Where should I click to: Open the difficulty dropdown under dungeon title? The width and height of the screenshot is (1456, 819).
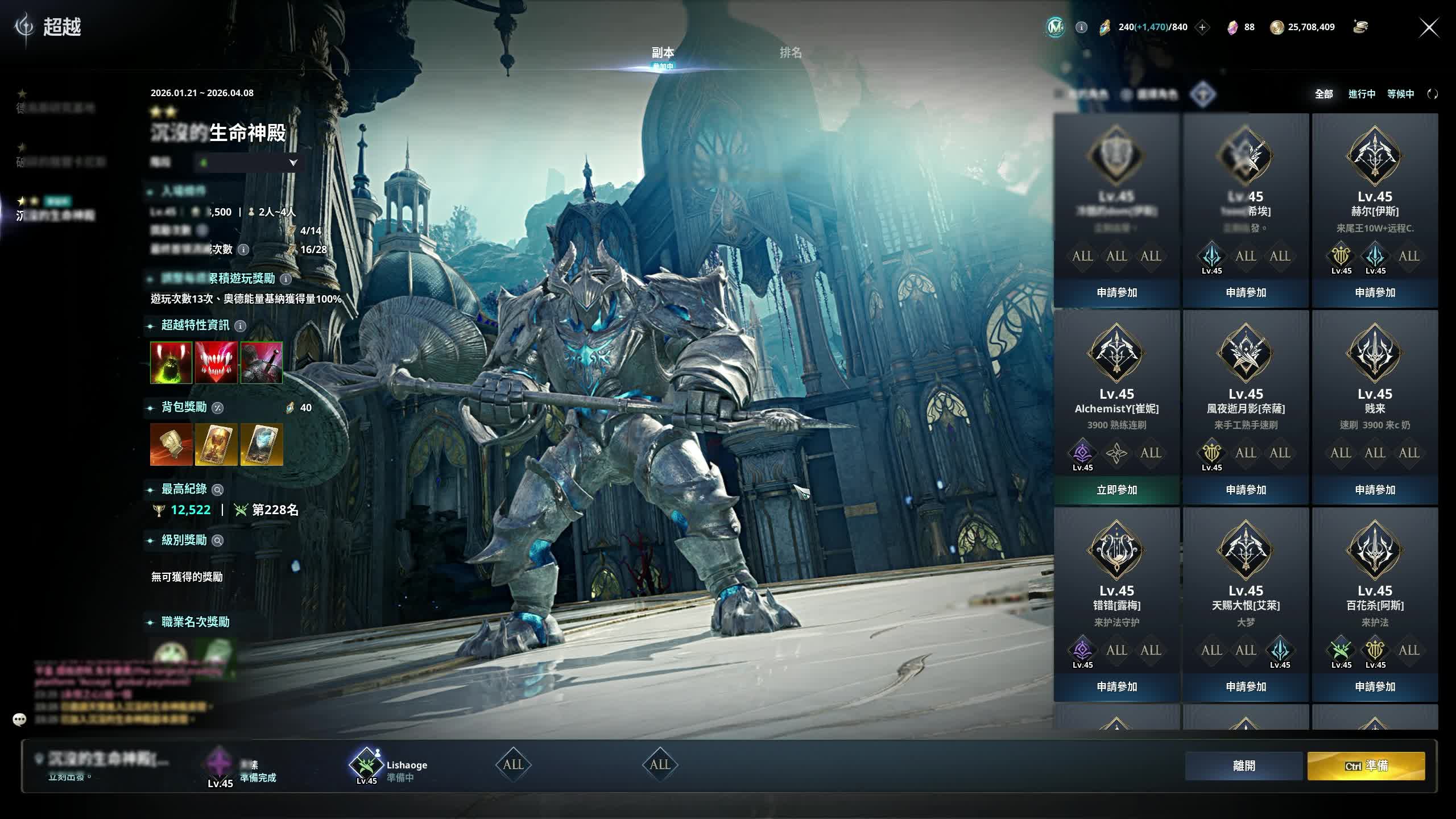click(293, 163)
